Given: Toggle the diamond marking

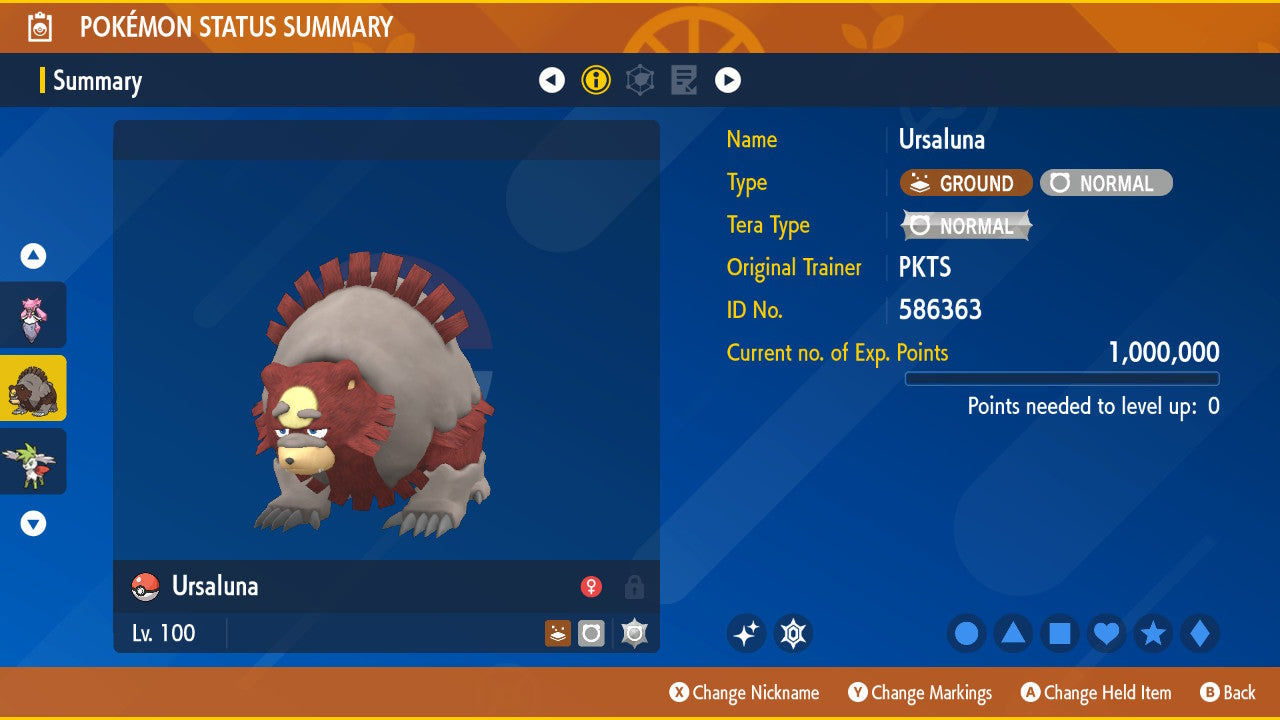Looking at the screenshot, I should (x=1200, y=634).
